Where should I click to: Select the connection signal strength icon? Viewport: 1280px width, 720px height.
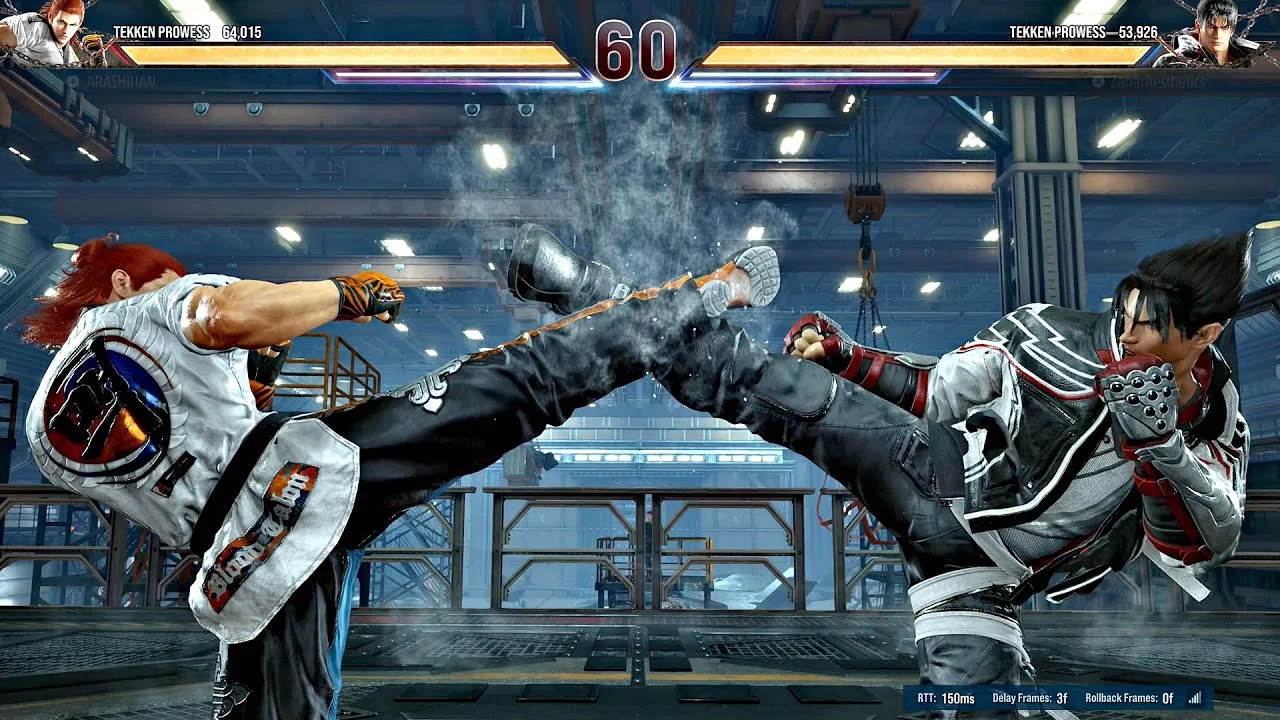(x=1194, y=698)
